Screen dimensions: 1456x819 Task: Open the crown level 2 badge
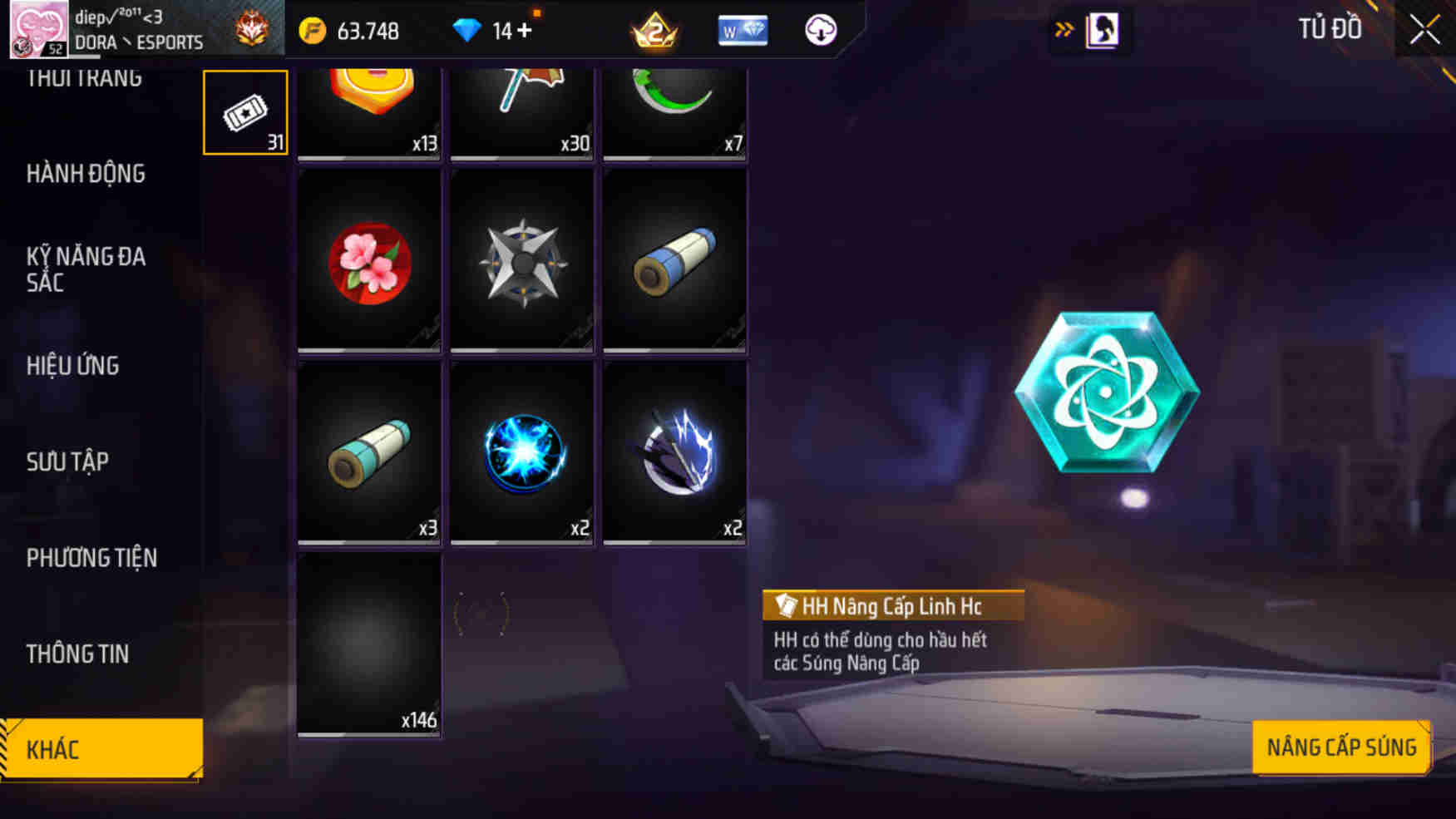(657, 31)
